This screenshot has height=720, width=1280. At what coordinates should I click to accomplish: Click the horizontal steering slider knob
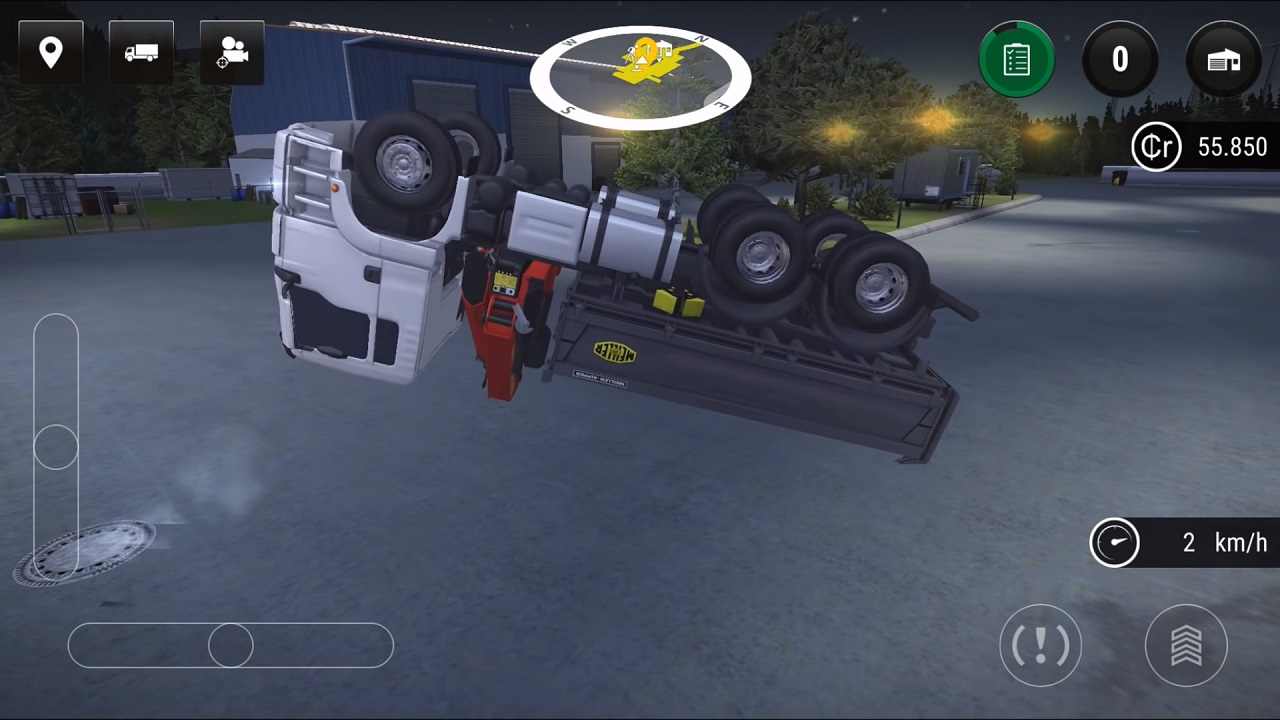[231, 646]
